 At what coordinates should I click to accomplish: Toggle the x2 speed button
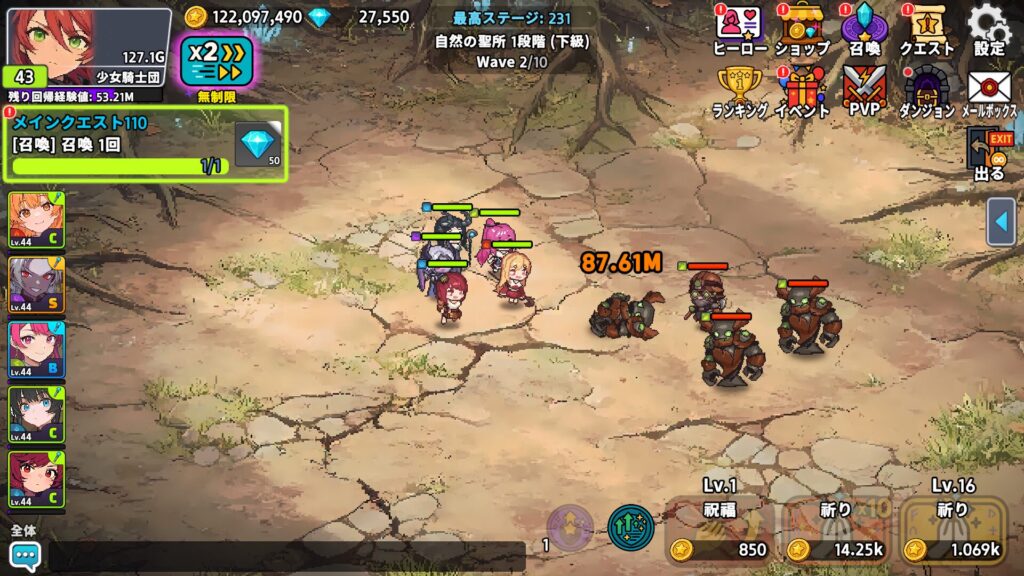(x=217, y=60)
